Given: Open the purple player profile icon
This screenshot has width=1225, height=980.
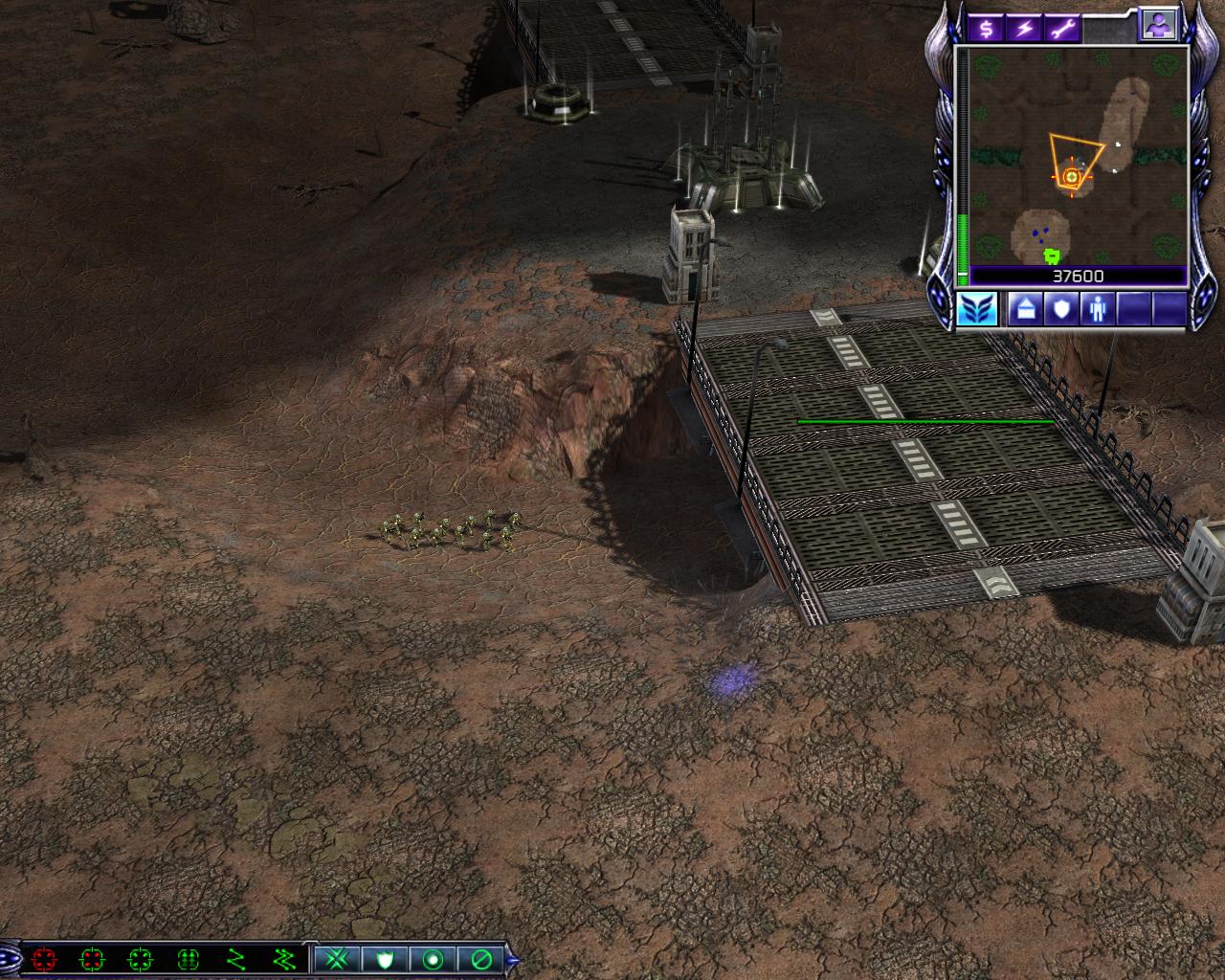Looking at the screenshot, I should (x=1156, y=26).
